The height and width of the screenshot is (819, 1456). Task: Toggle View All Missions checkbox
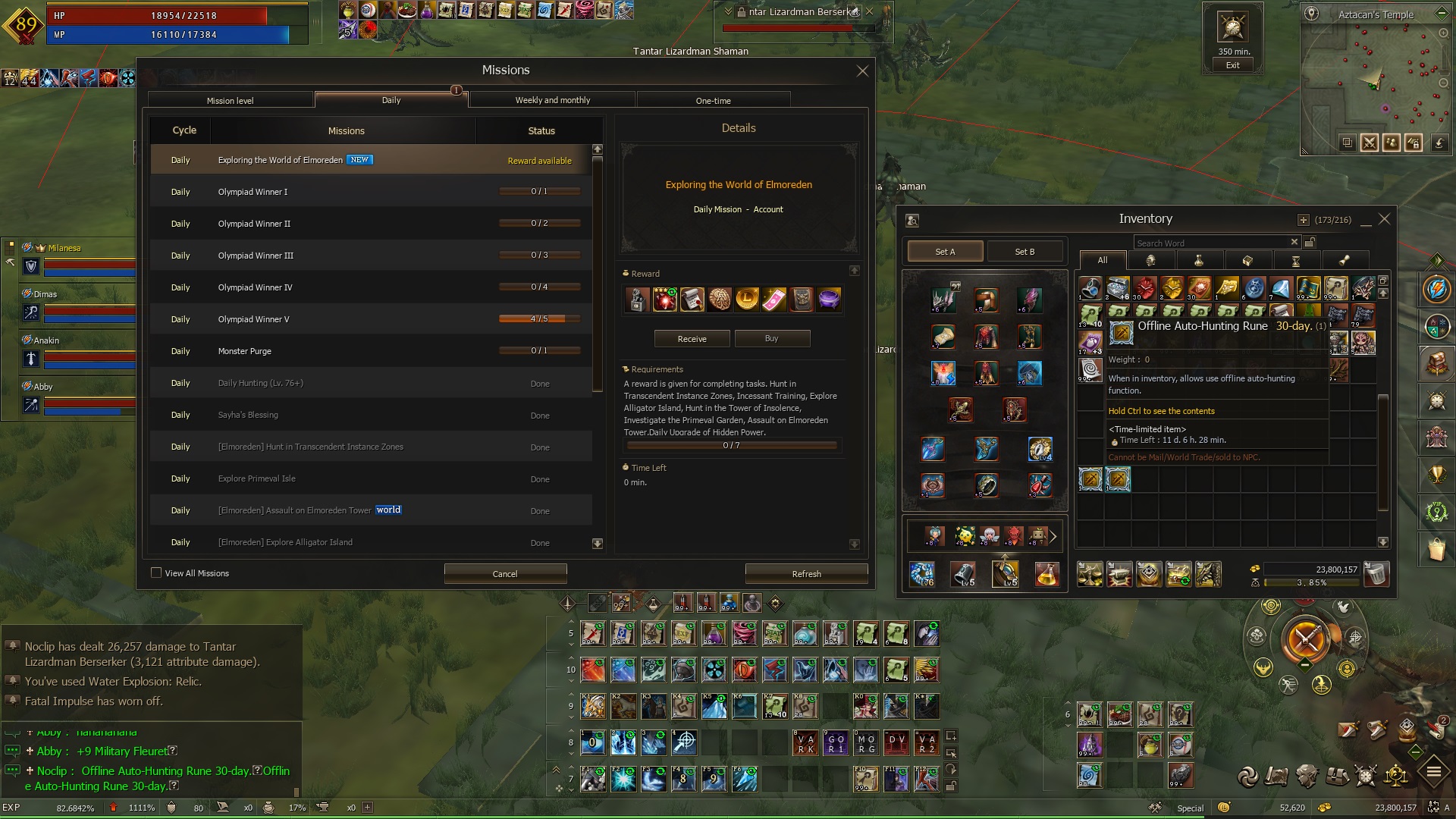(x=156, y=573)
